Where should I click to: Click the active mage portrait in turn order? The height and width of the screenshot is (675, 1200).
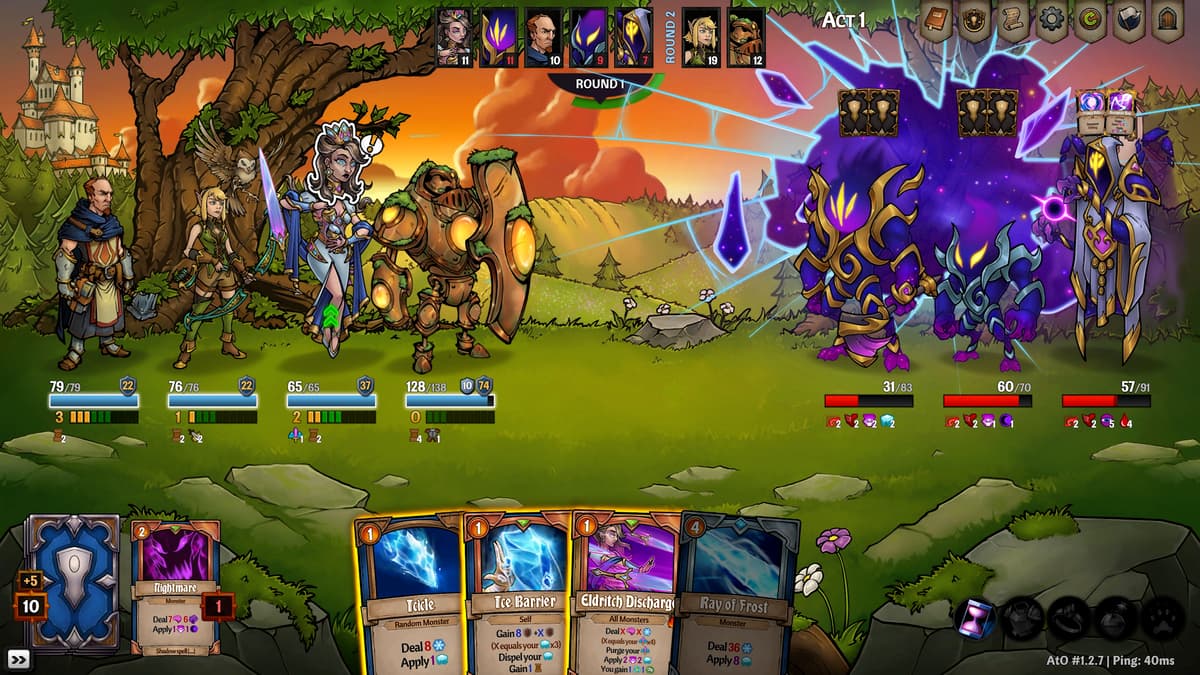click(x=455, y=37)
